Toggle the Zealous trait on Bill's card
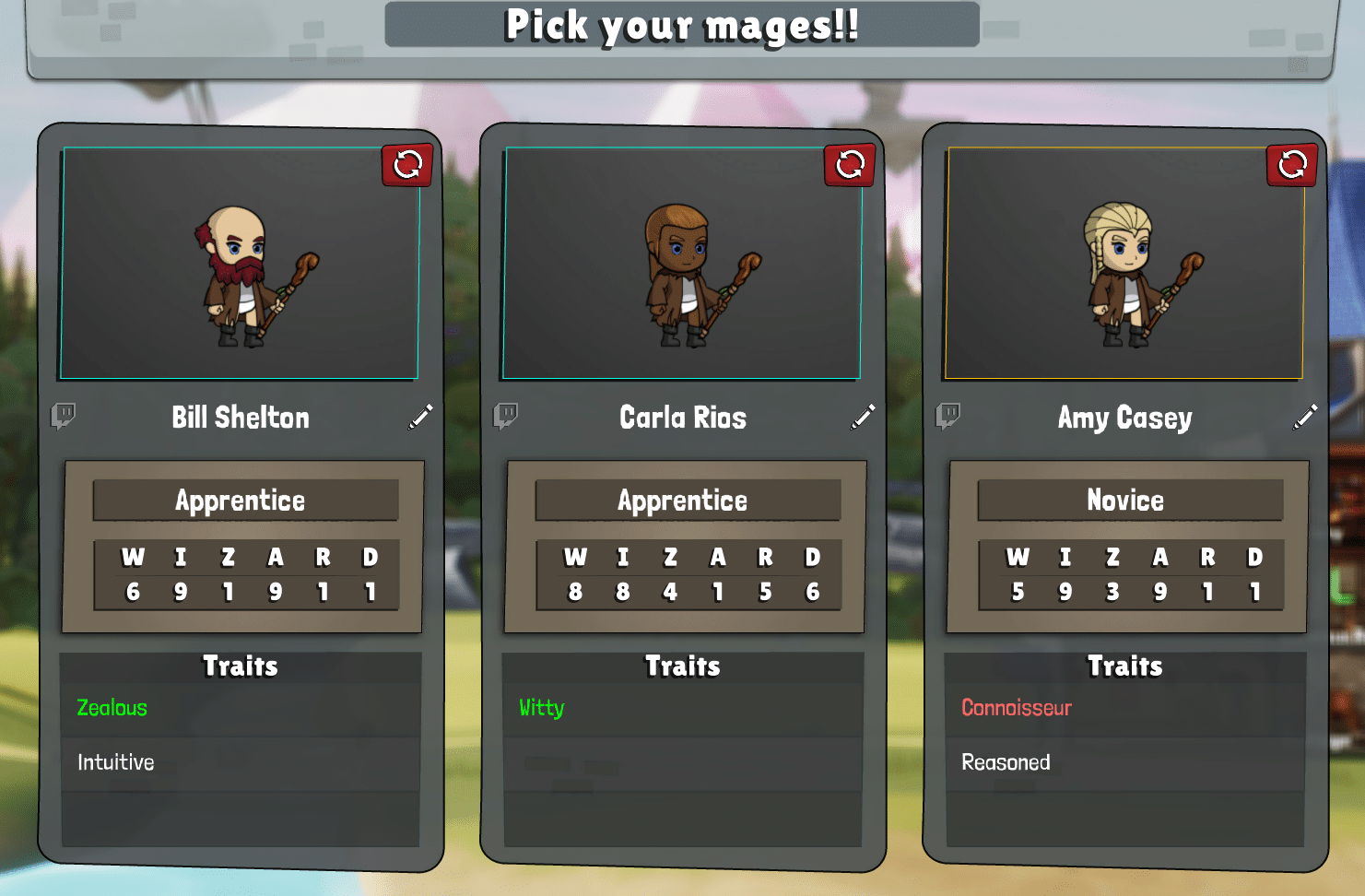Viewport: 1365px width, 896px height. click(112, 708)
